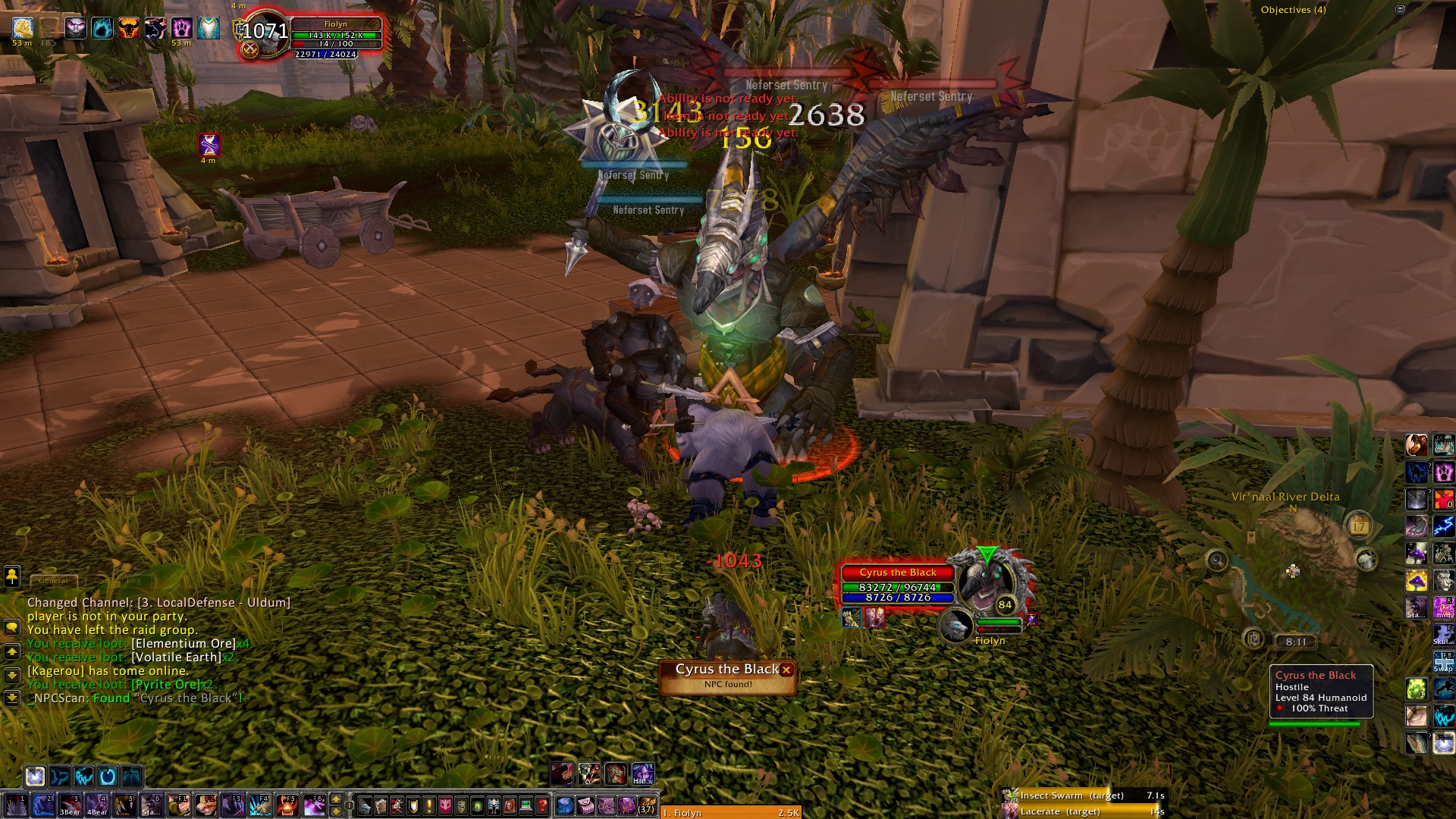
Task: Use the action bar slot labeled 4Bear
Action: tap(97, 805)
